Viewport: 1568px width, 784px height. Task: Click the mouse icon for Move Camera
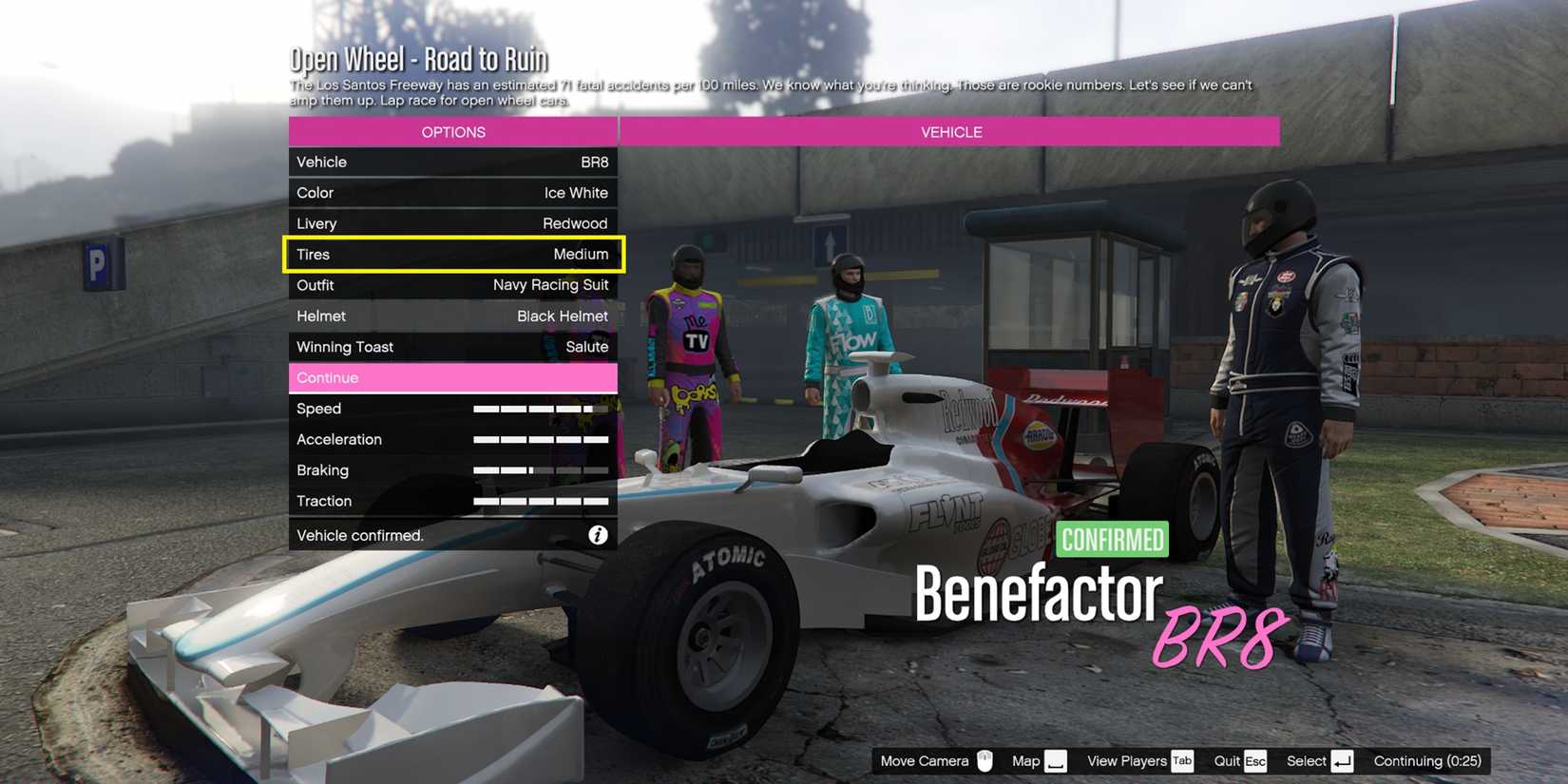985,760
